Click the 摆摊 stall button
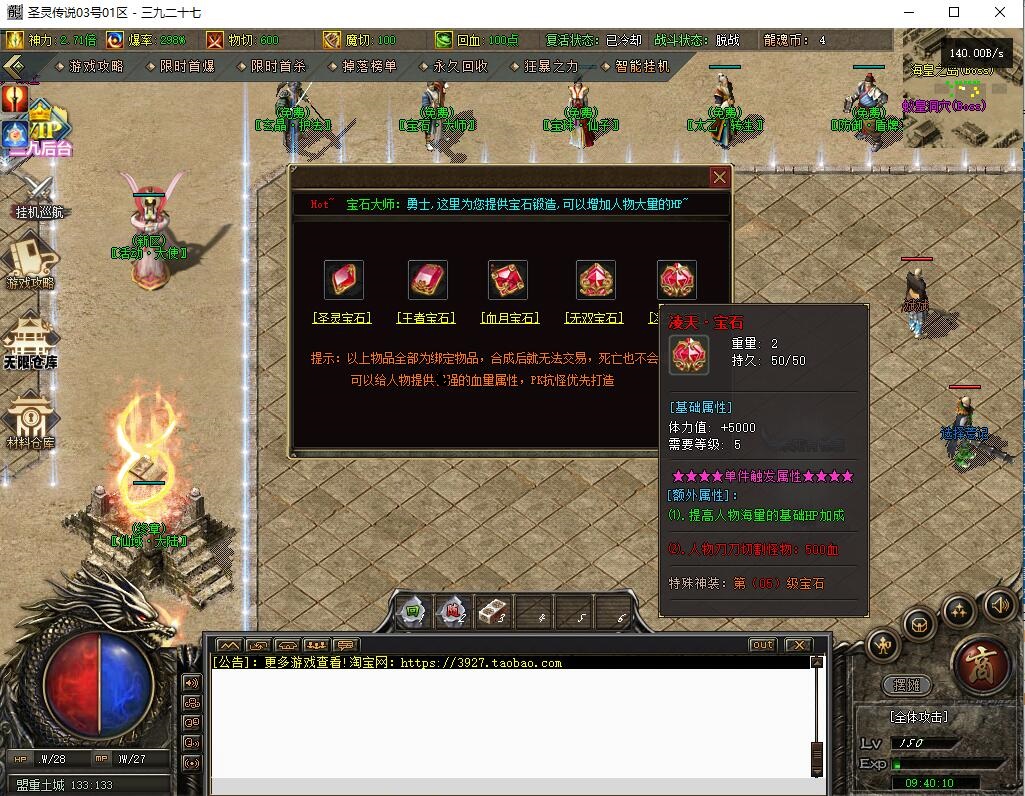1025x796 pixels. tap(906, 685)
